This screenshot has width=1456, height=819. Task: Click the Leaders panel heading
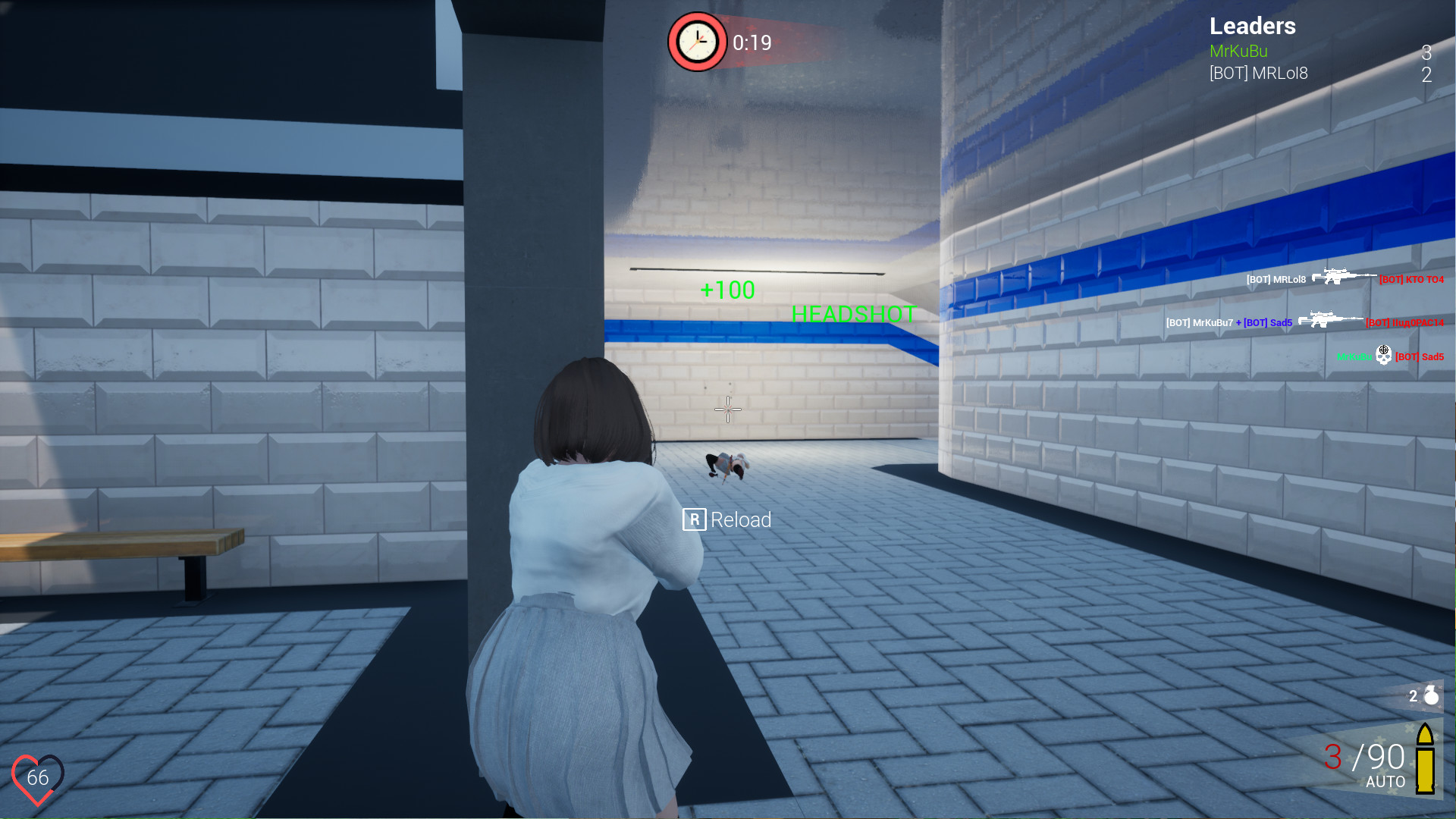click(x=1252, y=26)
